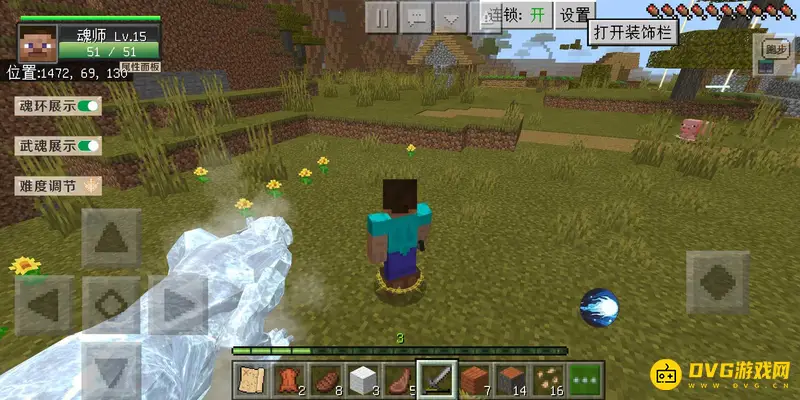Open the chat window

[416, 17]
